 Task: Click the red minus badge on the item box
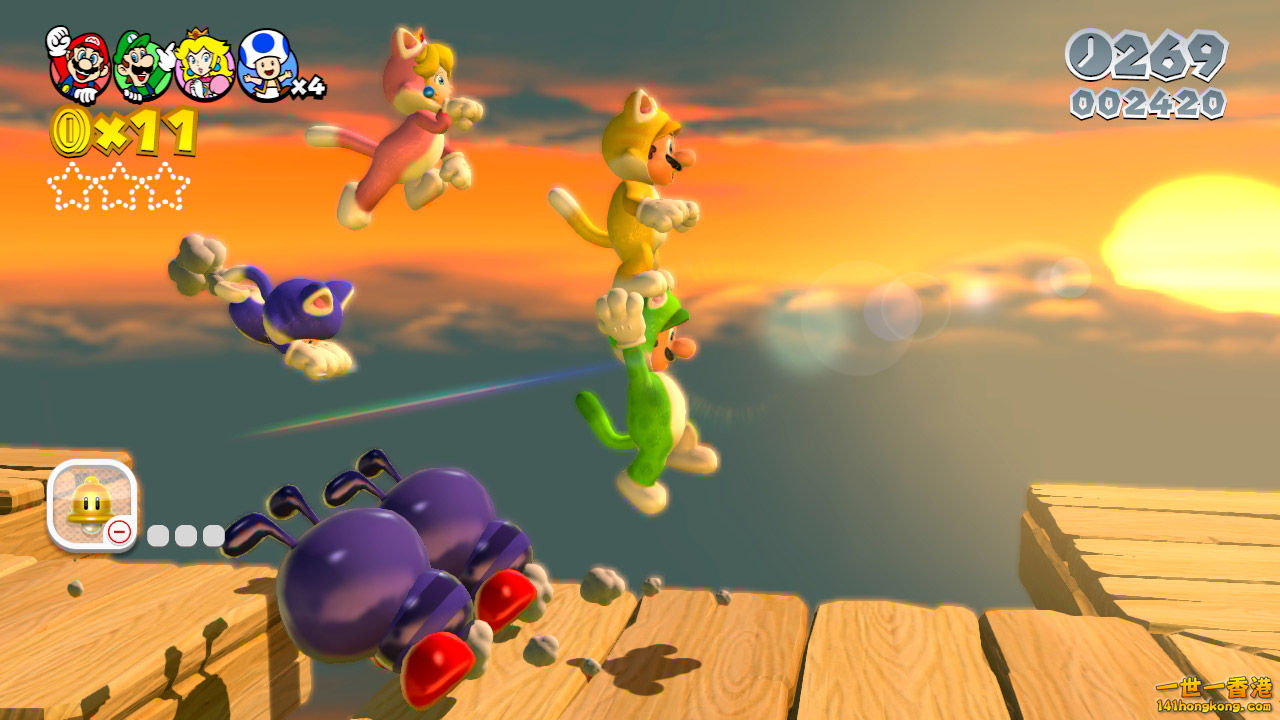coord(121,531)
